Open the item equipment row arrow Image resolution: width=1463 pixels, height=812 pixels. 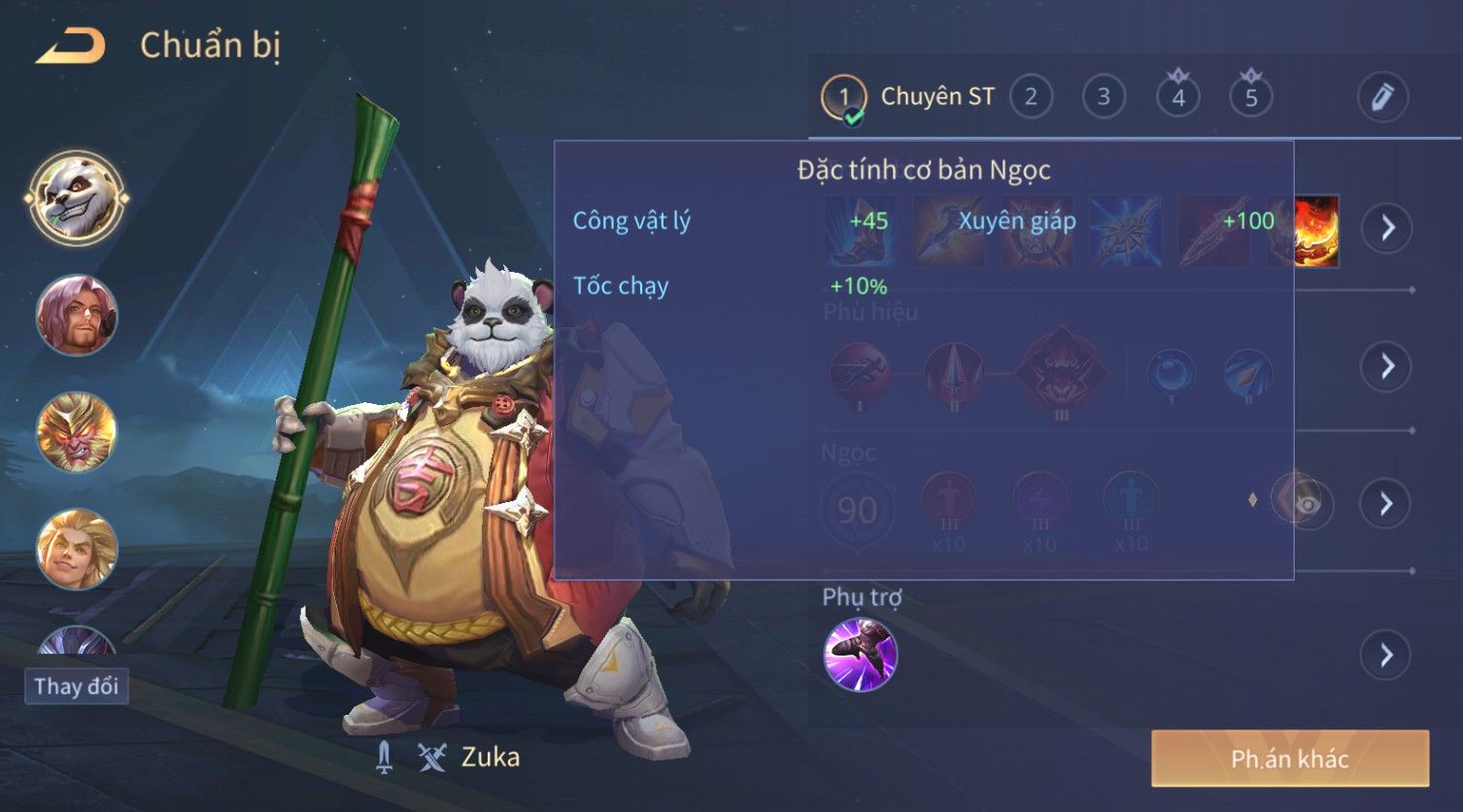1386,228
